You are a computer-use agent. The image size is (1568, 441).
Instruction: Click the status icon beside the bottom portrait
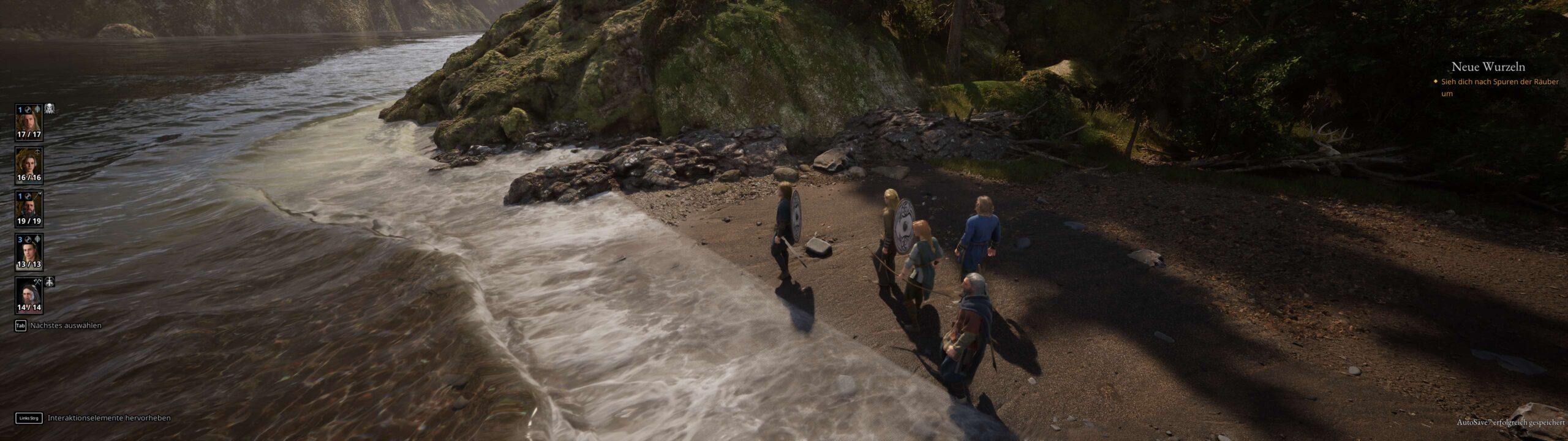point(50,282)
